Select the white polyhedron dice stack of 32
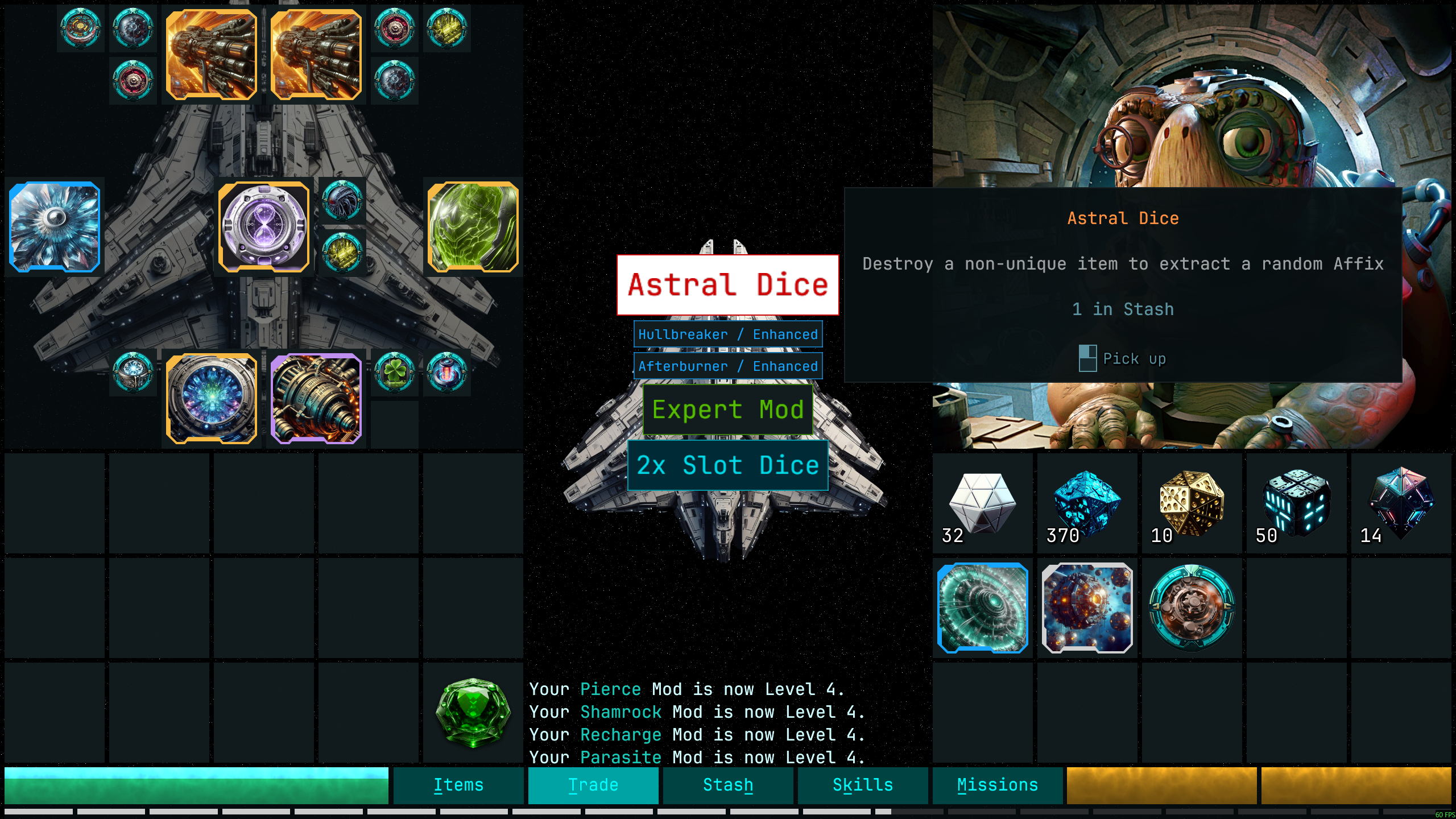Image resolution: width=1456 pixels, height=819 pixels. pos(982,503)
